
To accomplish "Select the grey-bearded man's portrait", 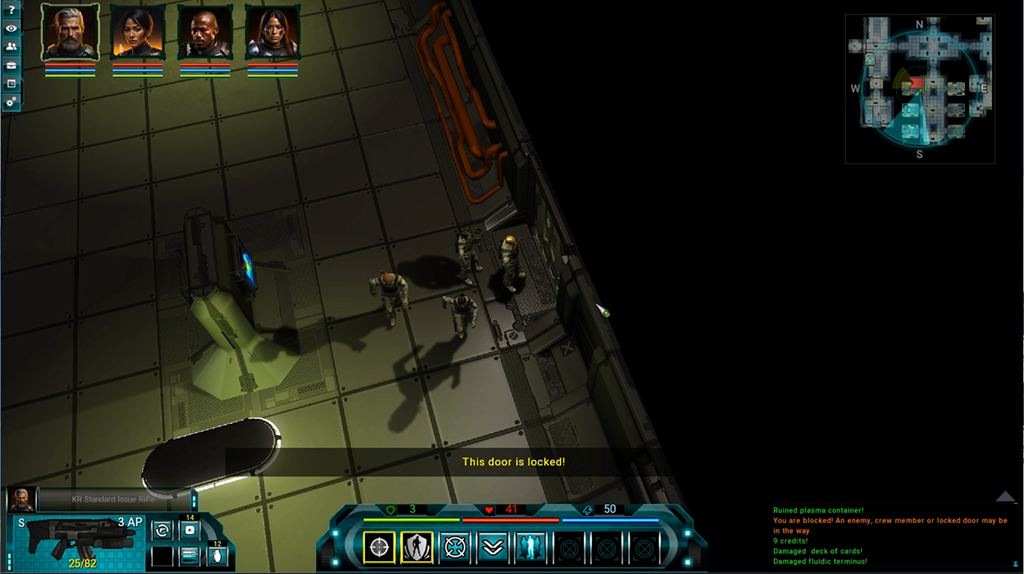I will pos(70,33).
